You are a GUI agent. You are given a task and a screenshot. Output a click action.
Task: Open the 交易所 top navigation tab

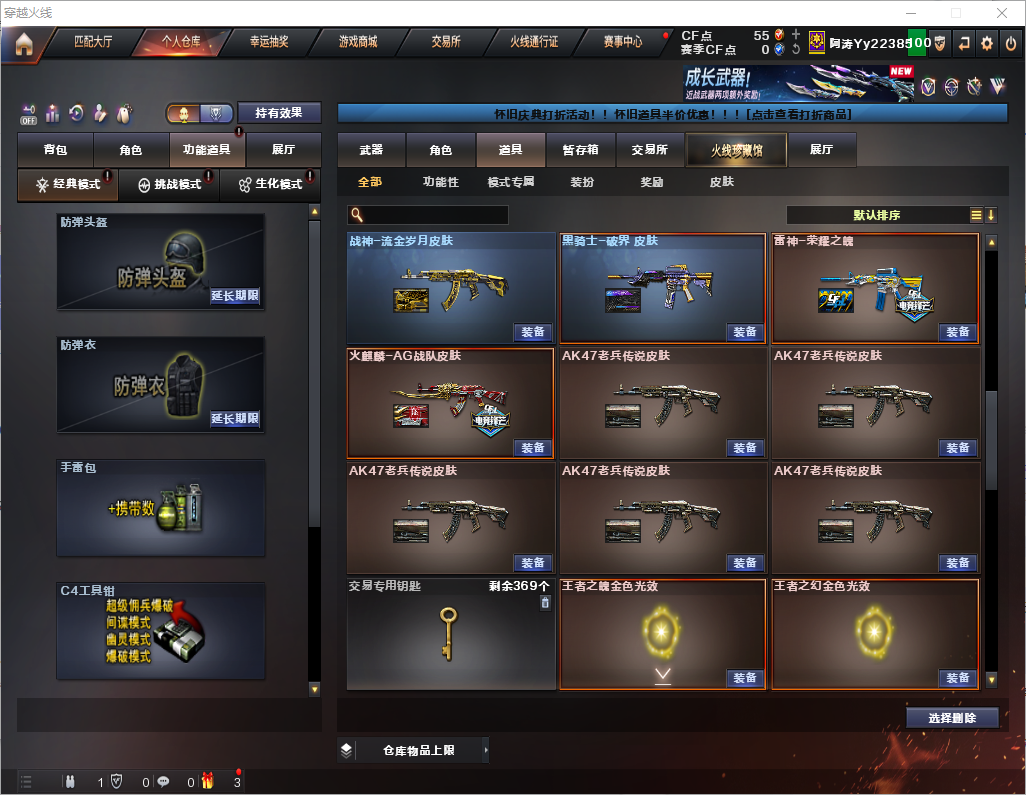[446, 43]
